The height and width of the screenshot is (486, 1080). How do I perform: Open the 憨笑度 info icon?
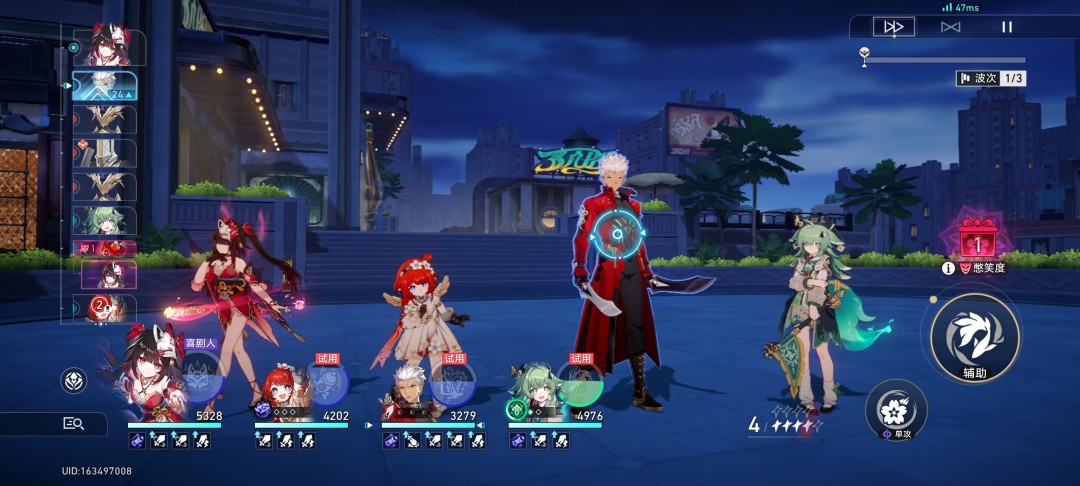[948, 268]
